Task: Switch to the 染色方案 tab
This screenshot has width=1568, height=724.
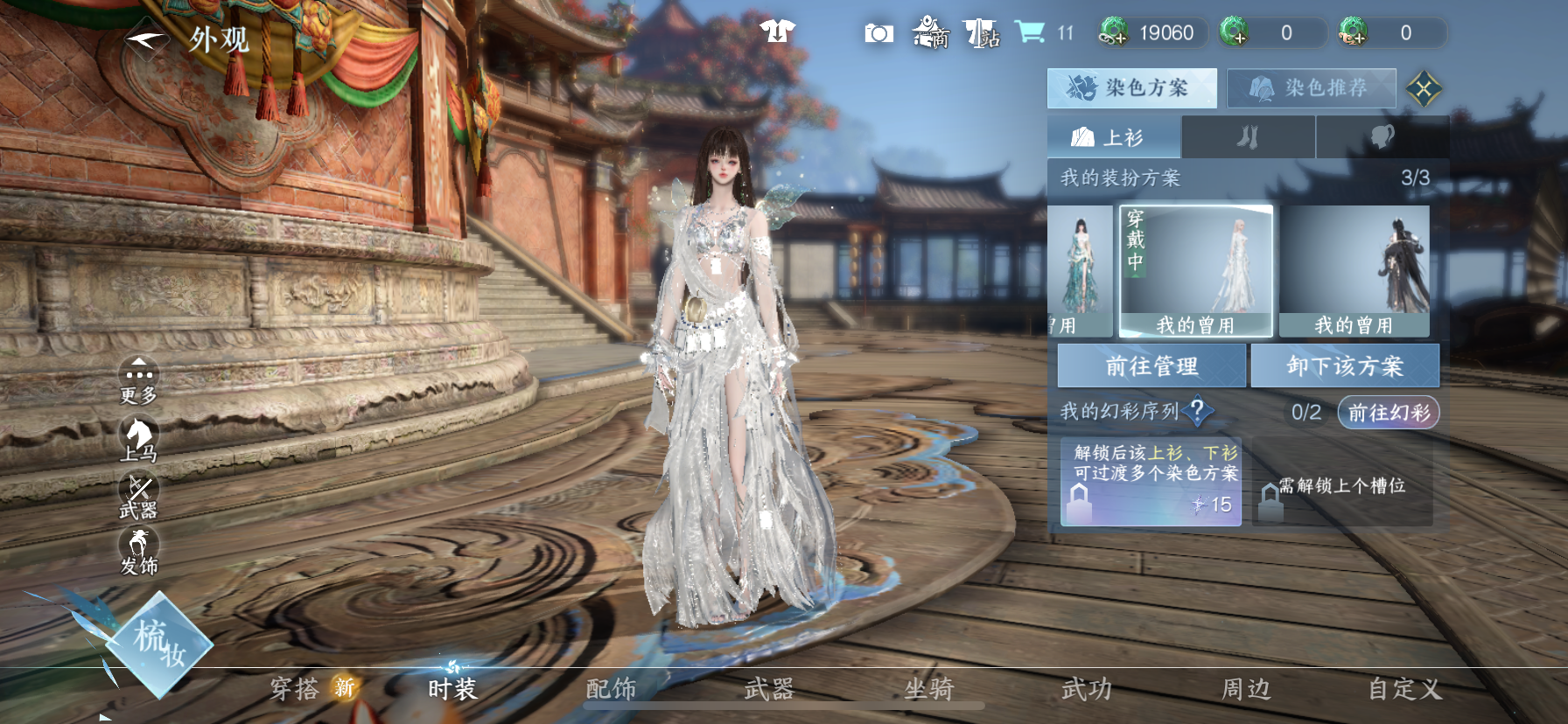Action: (x=1131, y=87)
